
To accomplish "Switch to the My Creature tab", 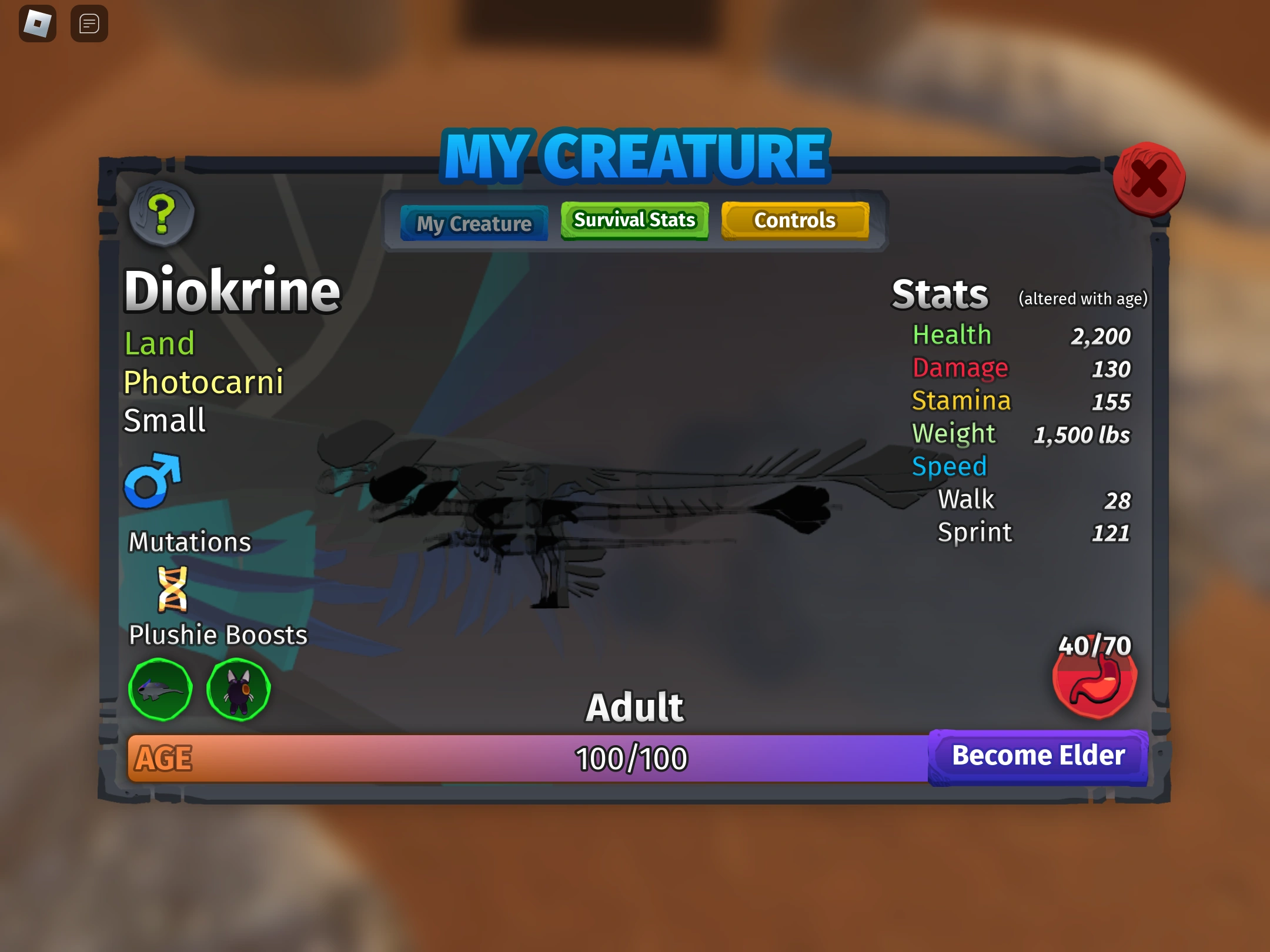I will (x=473, y=223).
